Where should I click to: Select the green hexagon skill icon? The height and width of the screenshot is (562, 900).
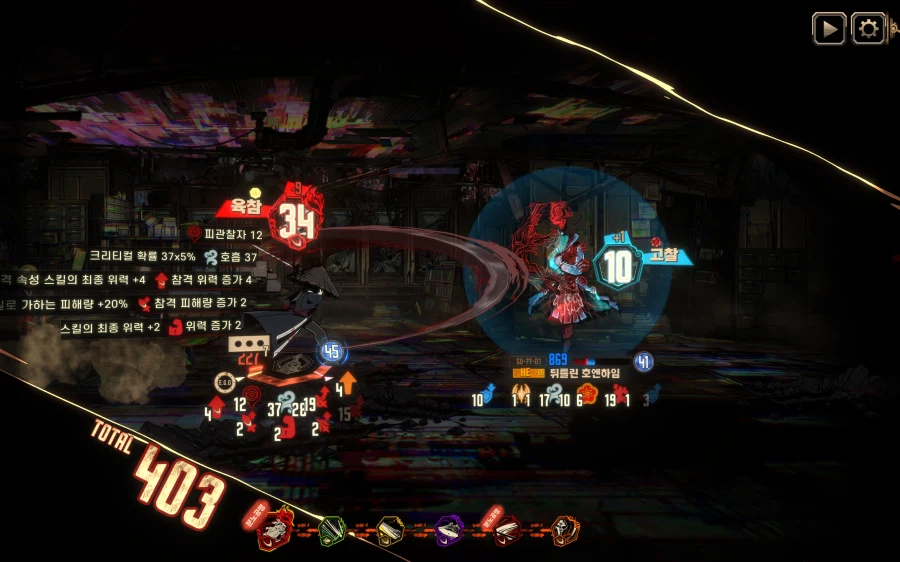pyautogui.click(x=333, y=531)
